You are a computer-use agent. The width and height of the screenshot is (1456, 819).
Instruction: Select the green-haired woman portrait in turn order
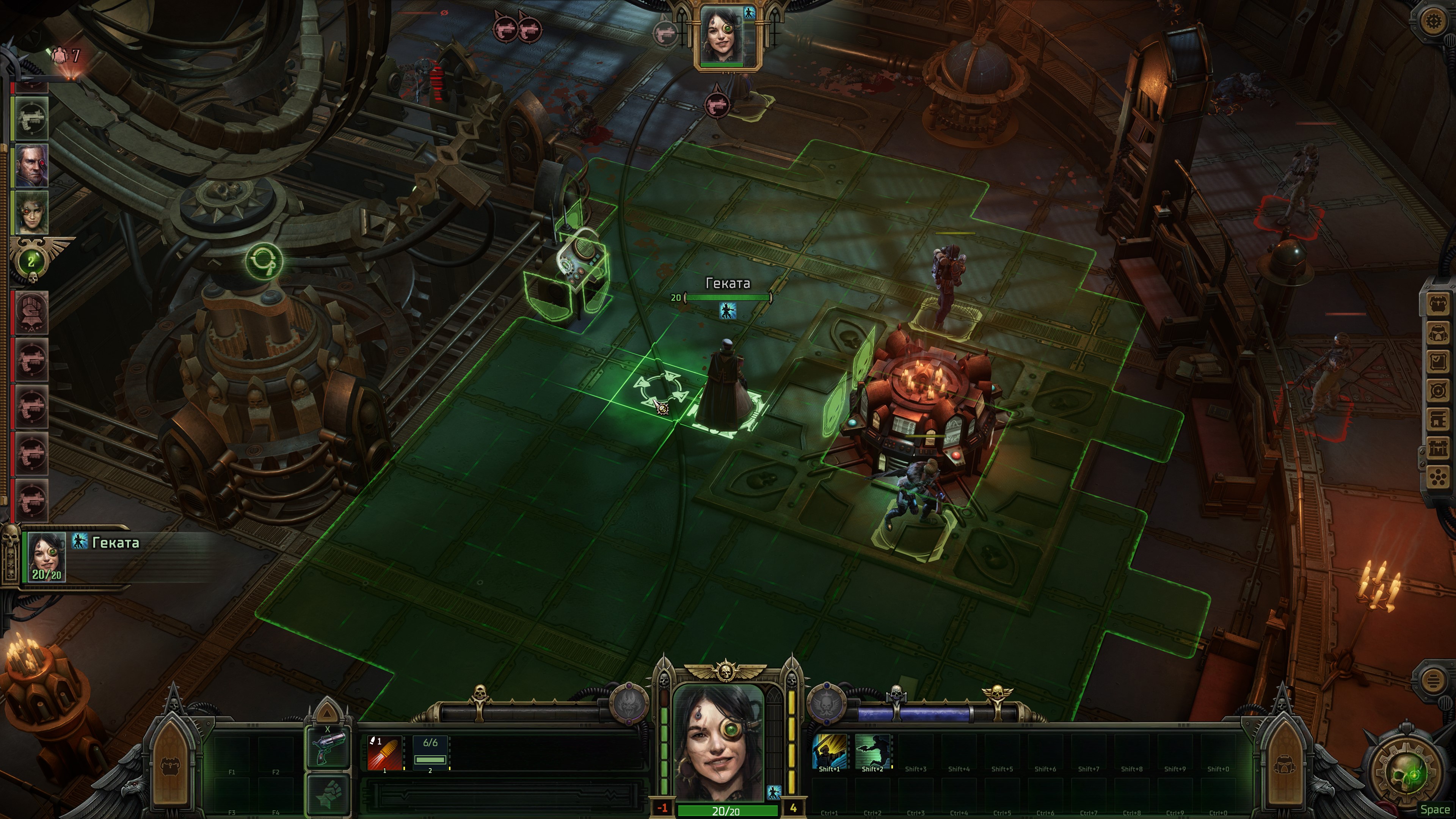(x=31, y=212)
